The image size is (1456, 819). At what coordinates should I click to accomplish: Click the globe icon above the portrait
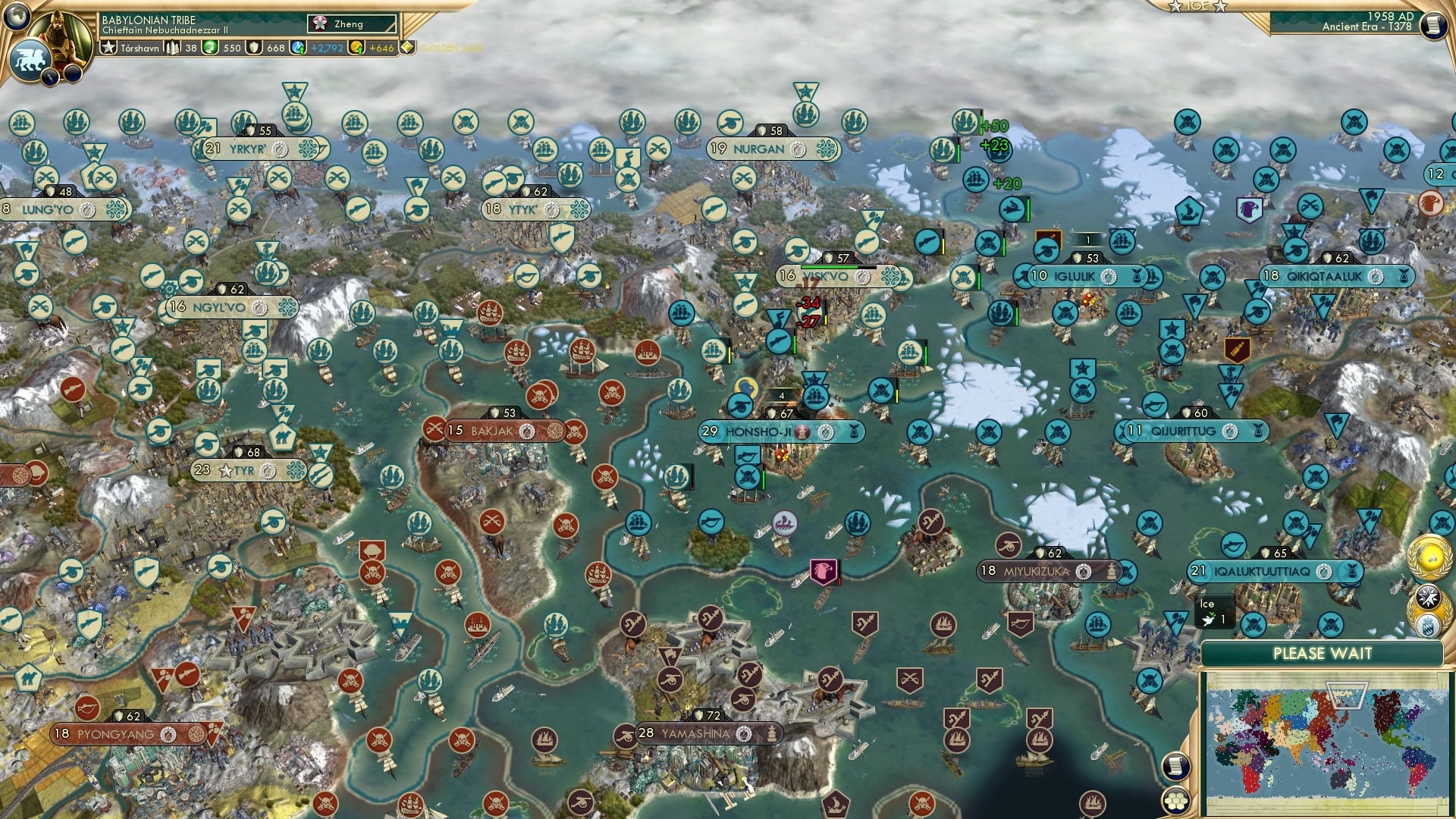click(17, 15)
